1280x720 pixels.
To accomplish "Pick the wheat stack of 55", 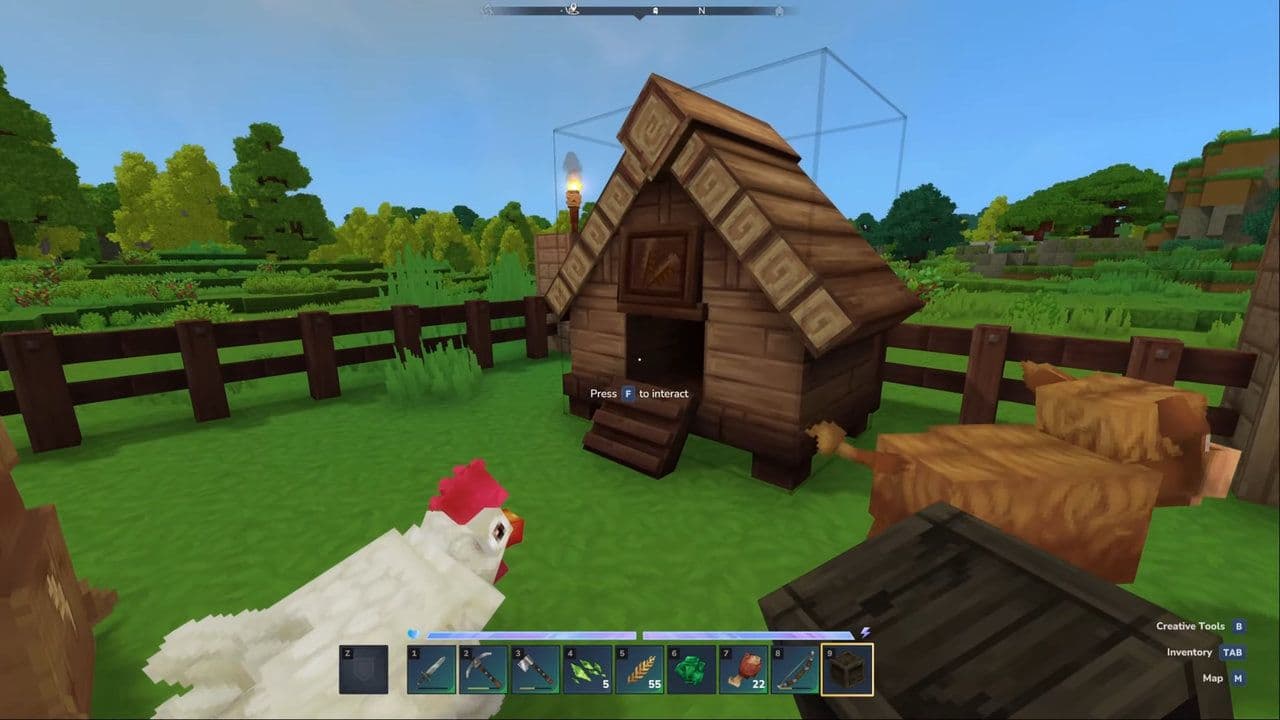I will pos(639,669).
